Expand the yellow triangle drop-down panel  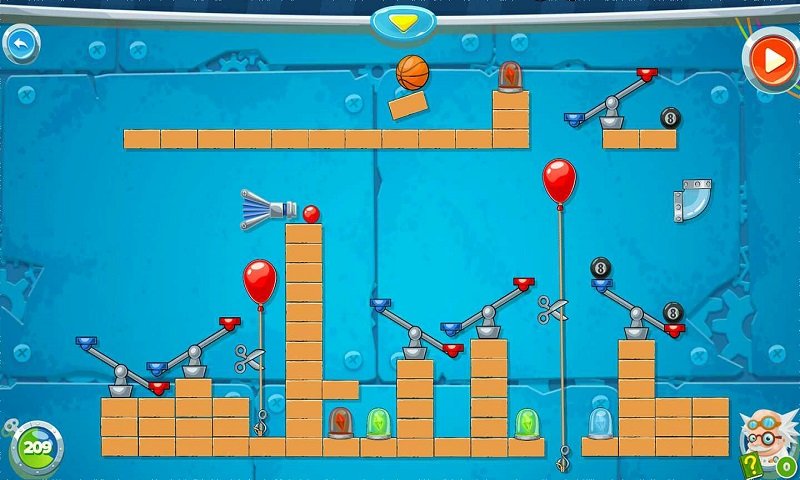pyautogui.click(x=403, y=21)
